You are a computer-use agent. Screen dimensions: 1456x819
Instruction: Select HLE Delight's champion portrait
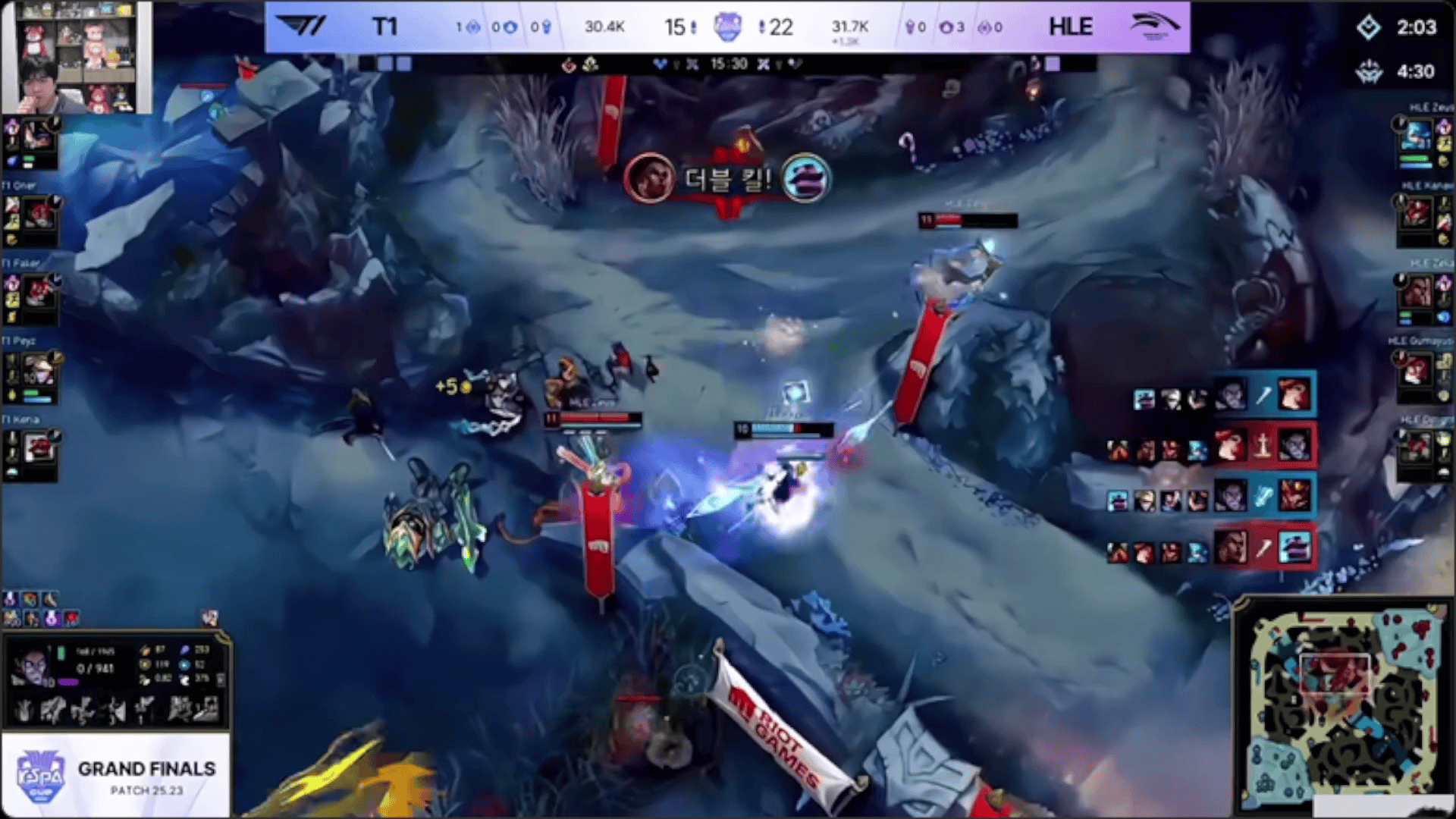1416,447
